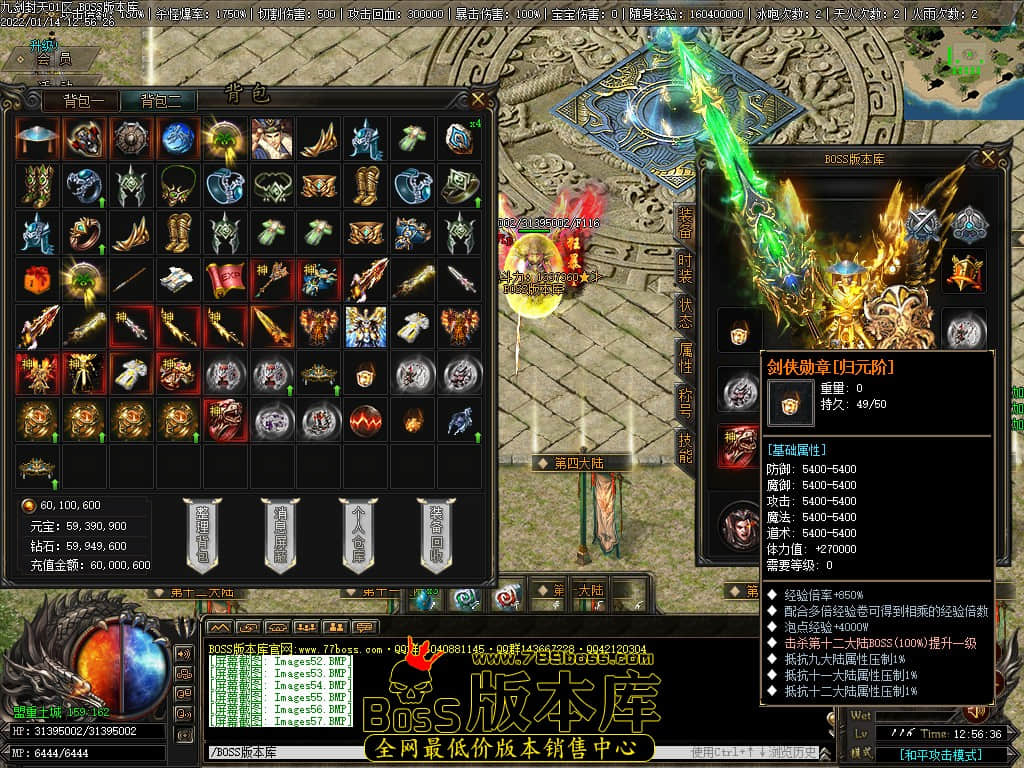Select the orange gift box item
This screenshot has height=768, width=1024.
(36, 280)
